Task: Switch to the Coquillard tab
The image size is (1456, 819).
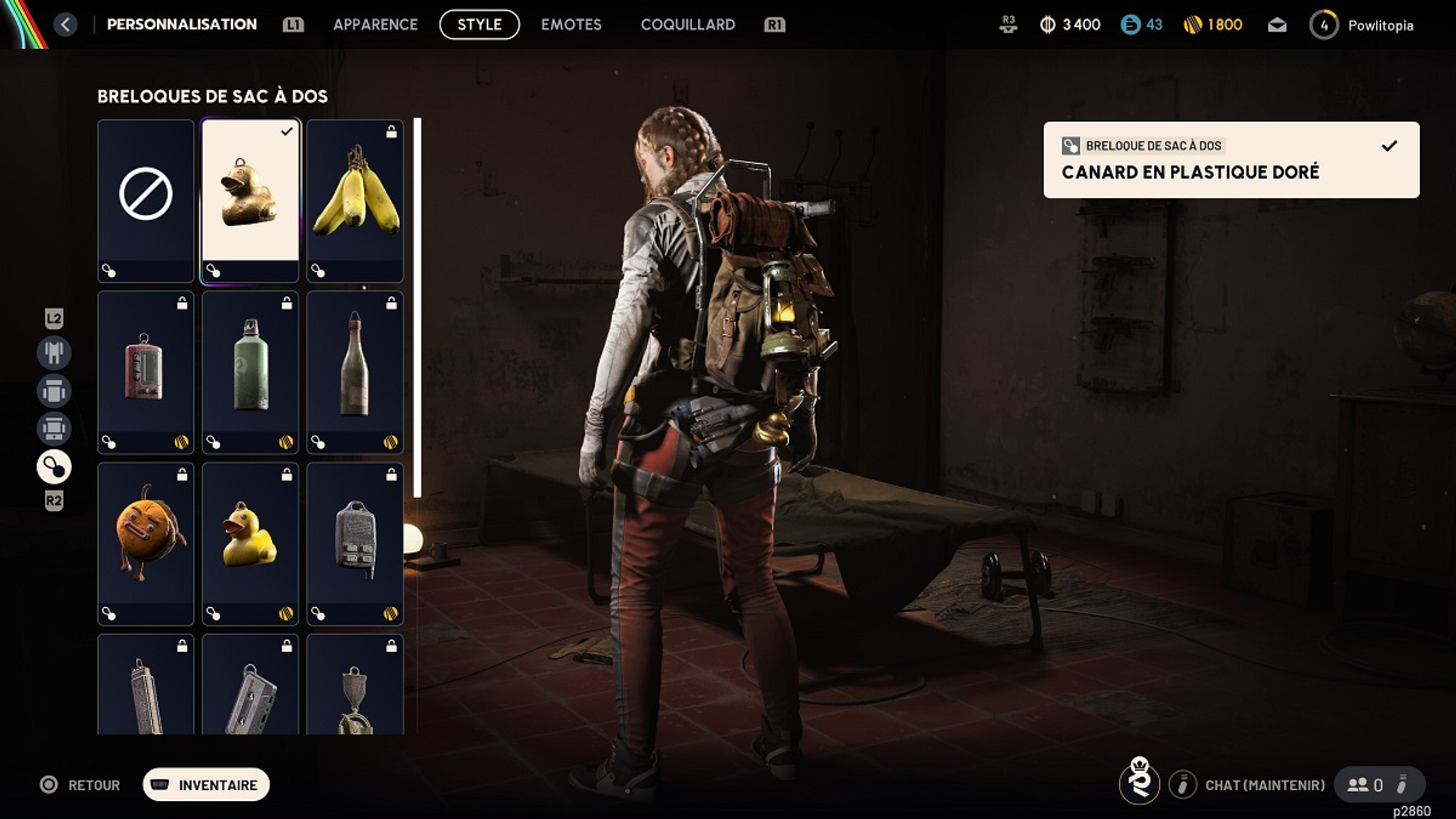Action: (x=687, y=25)
